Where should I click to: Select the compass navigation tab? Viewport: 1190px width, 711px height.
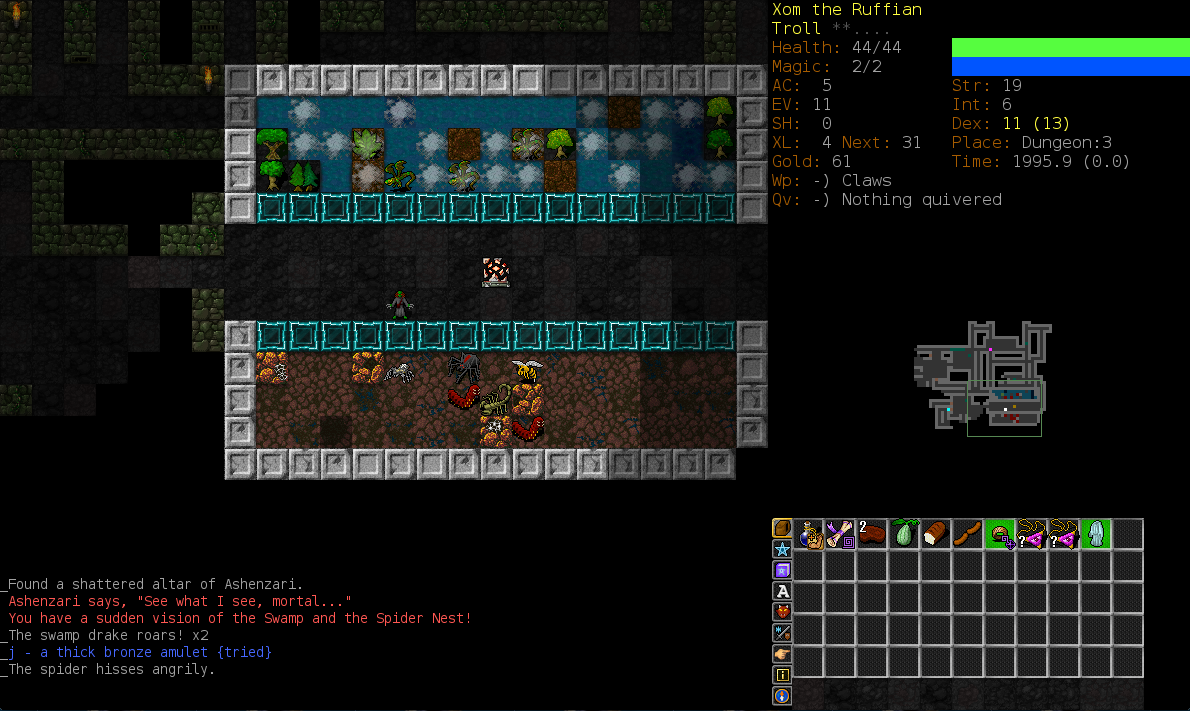[x=782, y=696]
